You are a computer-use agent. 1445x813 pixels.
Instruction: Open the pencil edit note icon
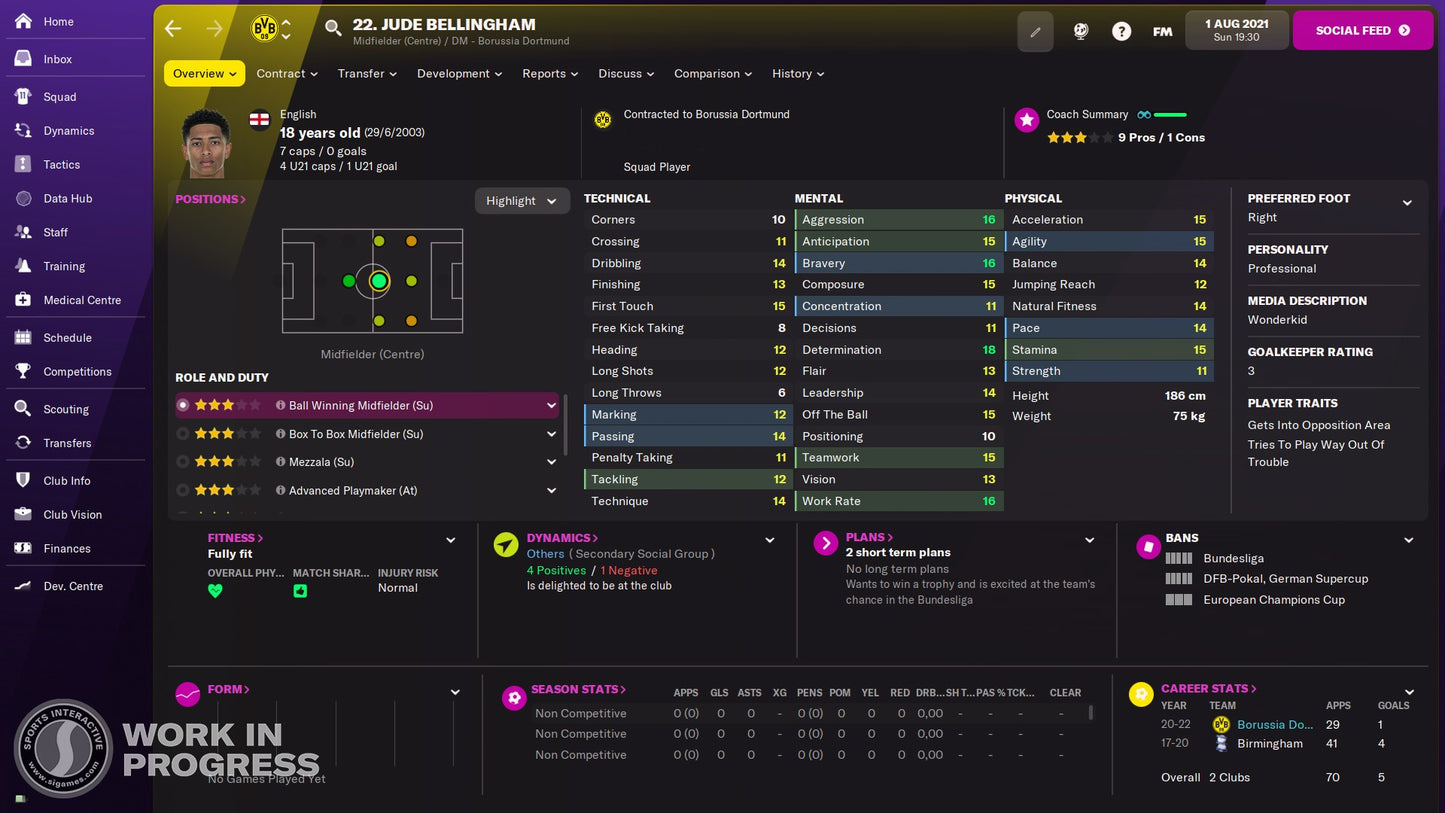tap(1035, 31)
